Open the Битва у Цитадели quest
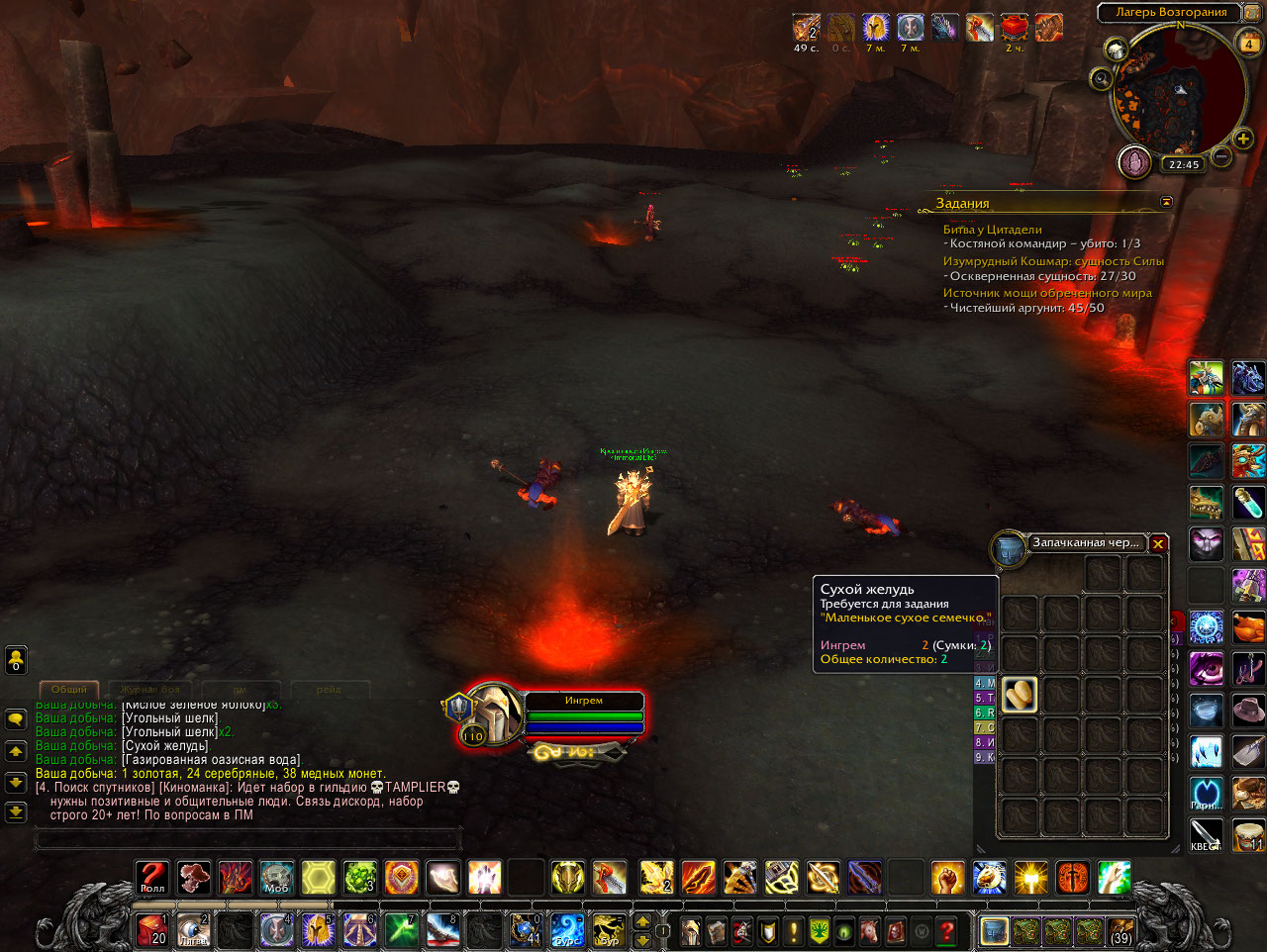Viewport: 1267px width, 952px height. tap(992, 230)
